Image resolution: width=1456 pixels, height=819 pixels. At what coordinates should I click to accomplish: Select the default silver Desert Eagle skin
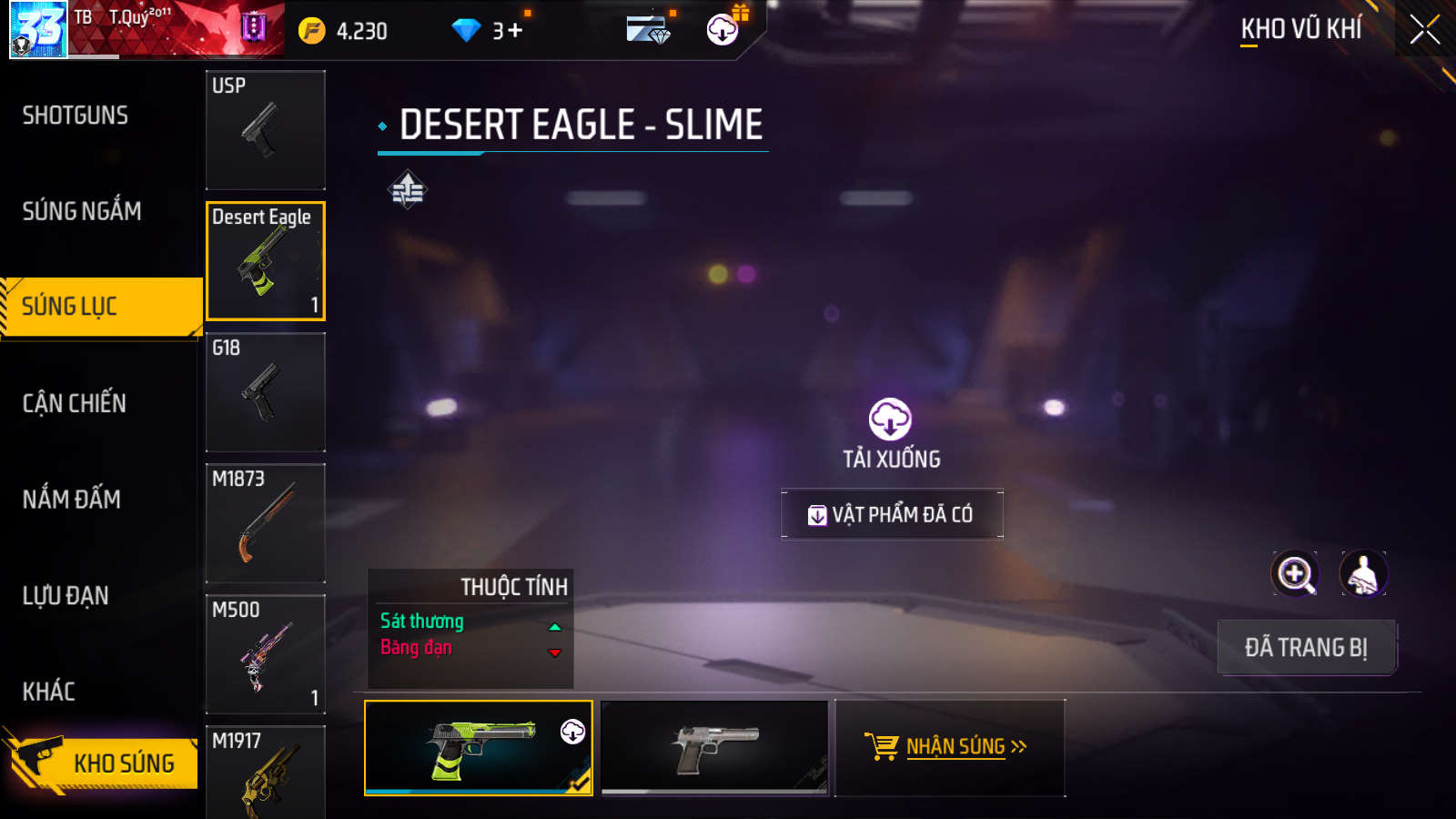[x=715, y=747]
